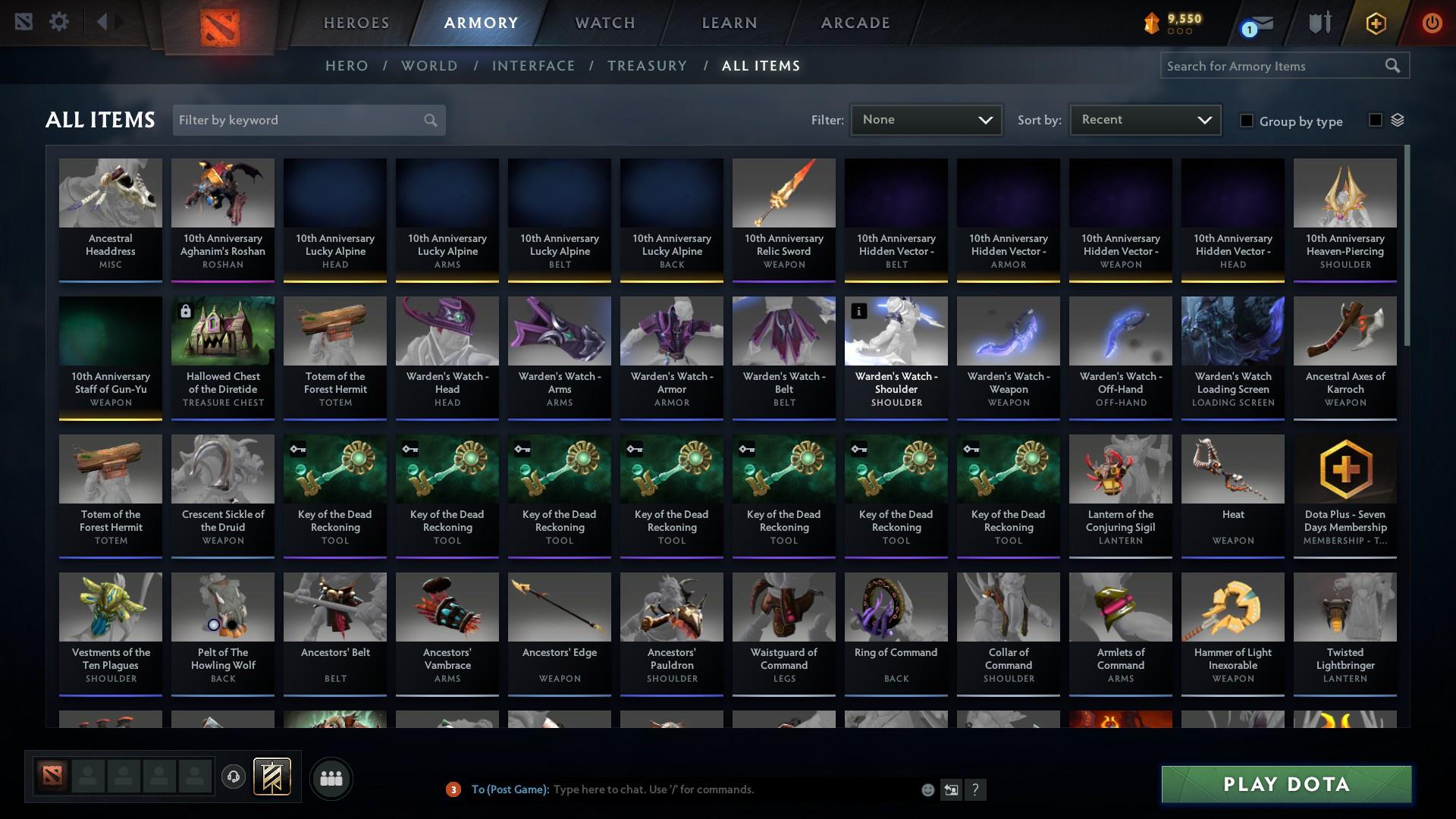1456x819 pixels.
Task: Switch to the WATCH tab
Action: click(604, 23)
